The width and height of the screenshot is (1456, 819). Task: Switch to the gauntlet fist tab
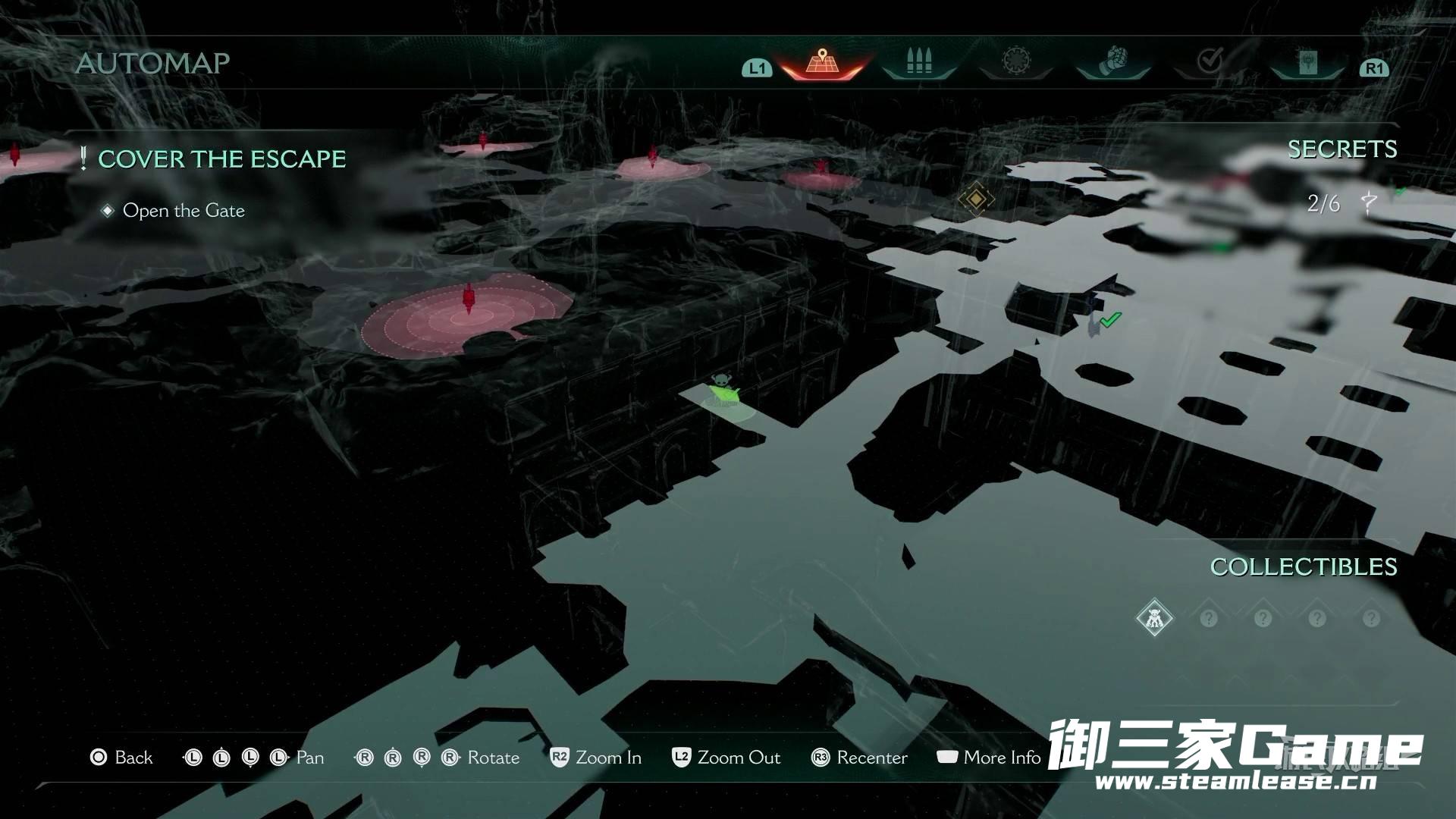(1113, 61)
